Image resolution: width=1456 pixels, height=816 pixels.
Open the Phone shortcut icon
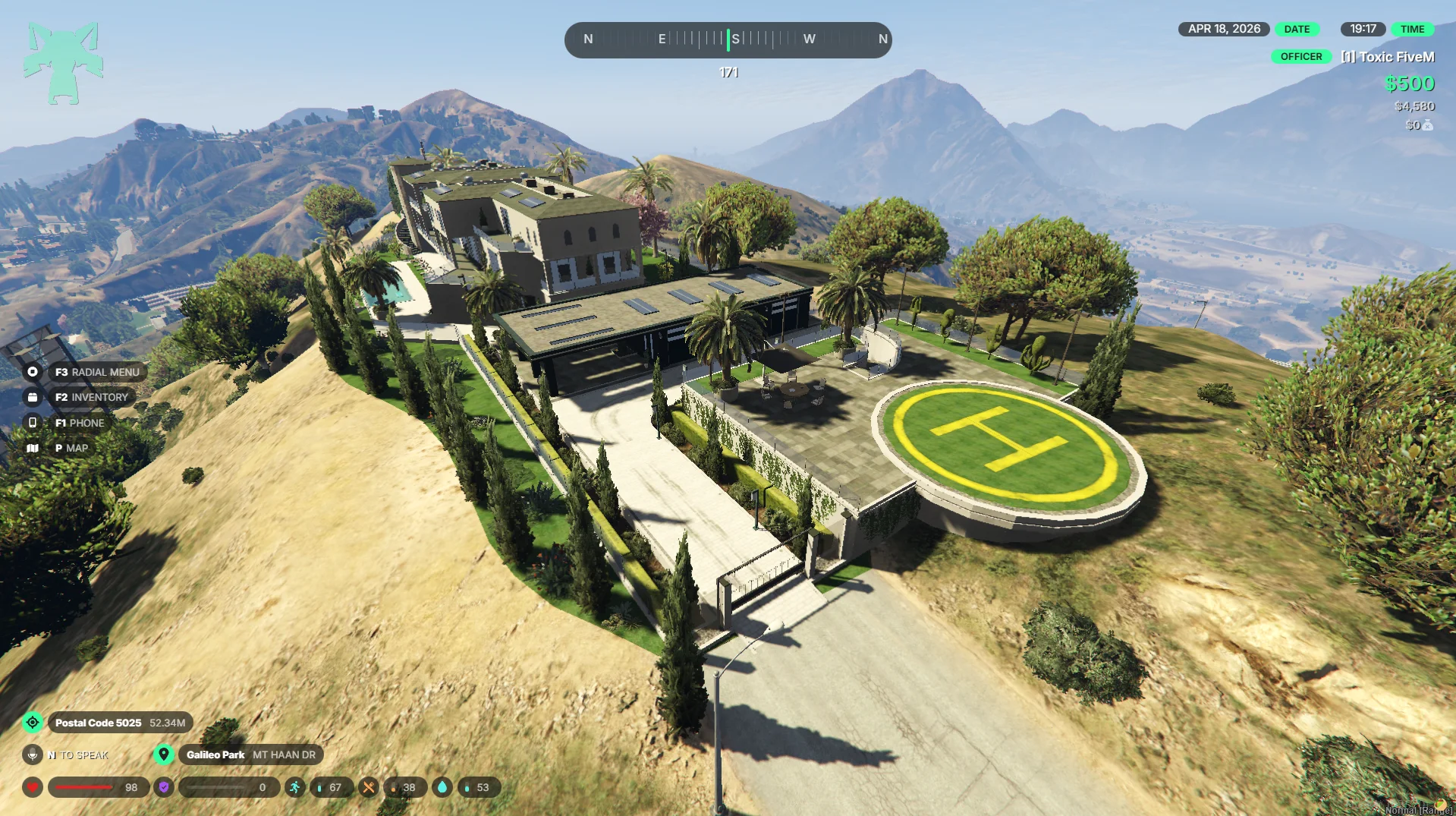pos(33,423)
